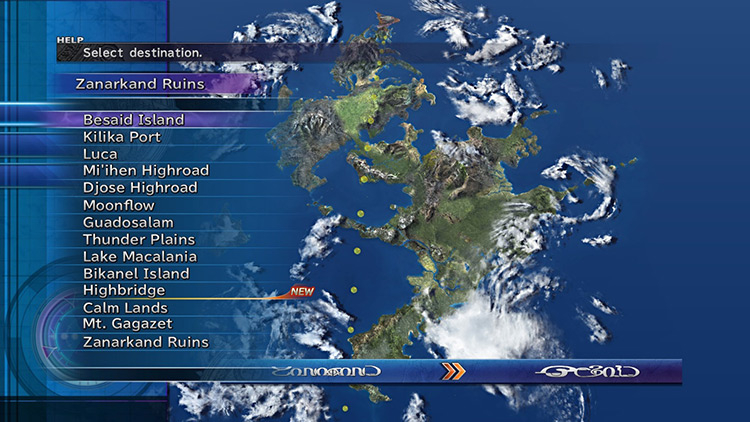
Task: Select Mt. Gagazet destination
Action: 128,324
